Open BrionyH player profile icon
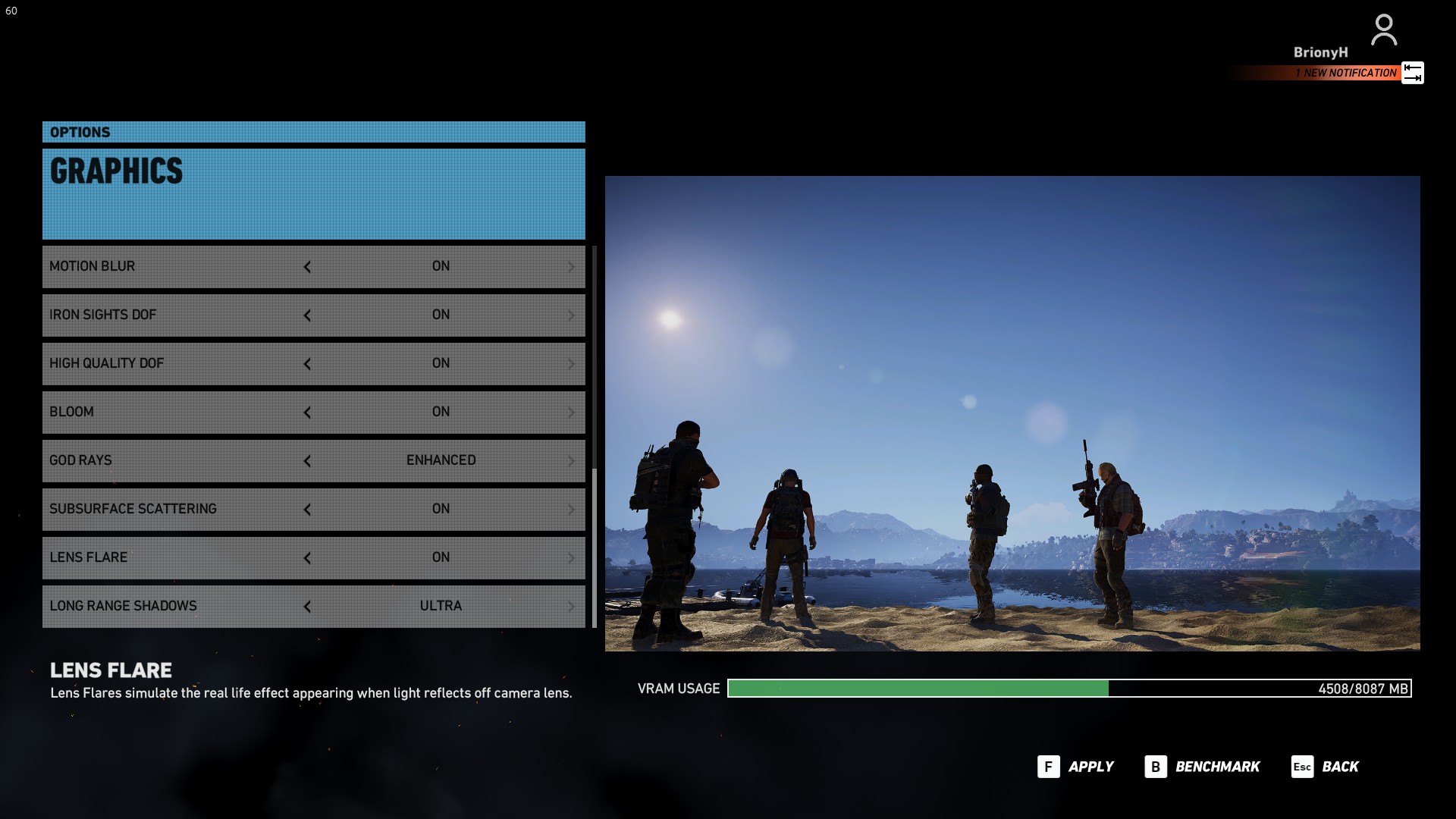The image size is (1456, 819). (1384, 30)
